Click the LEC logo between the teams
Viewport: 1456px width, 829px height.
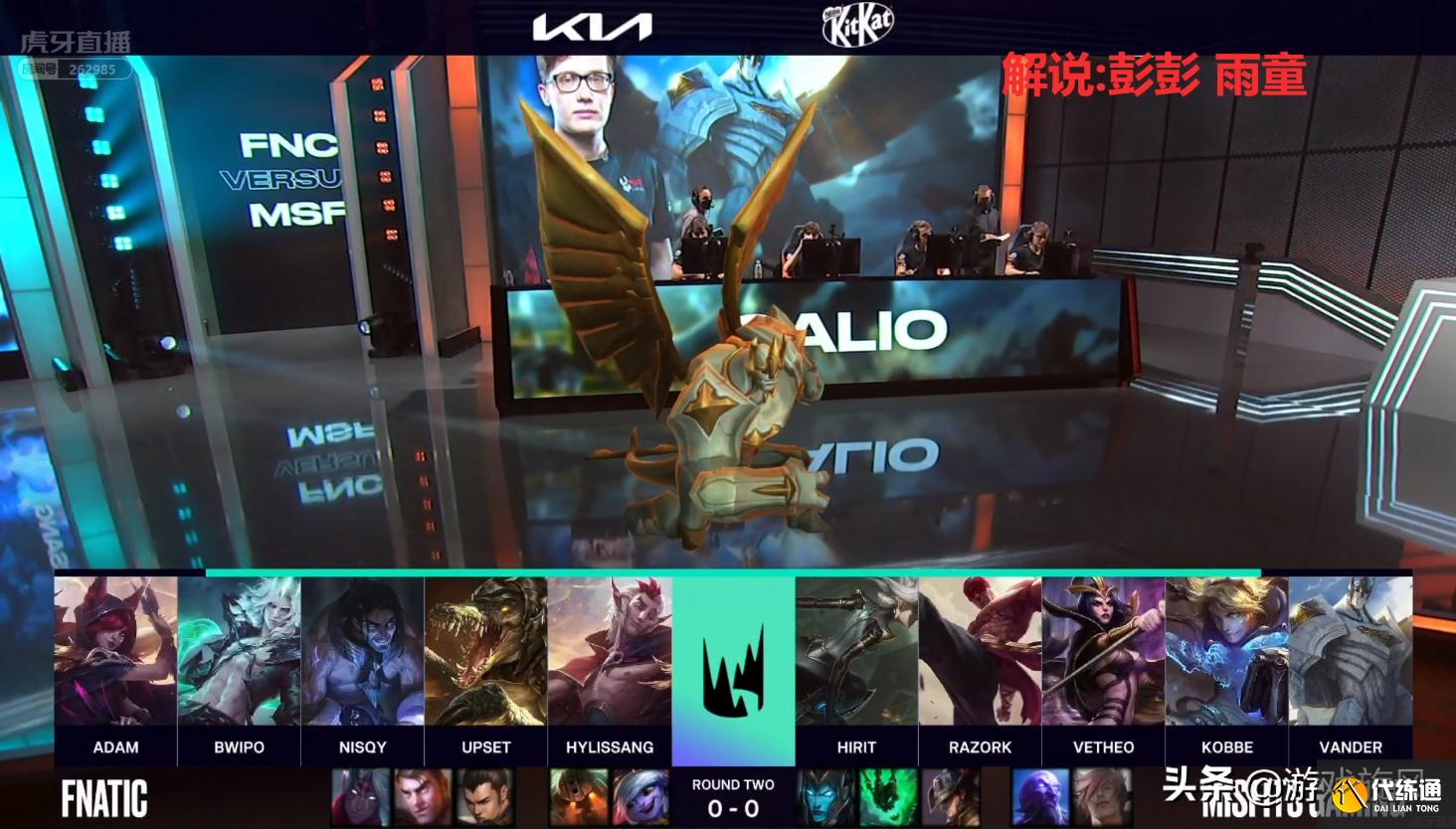(733, 665)
